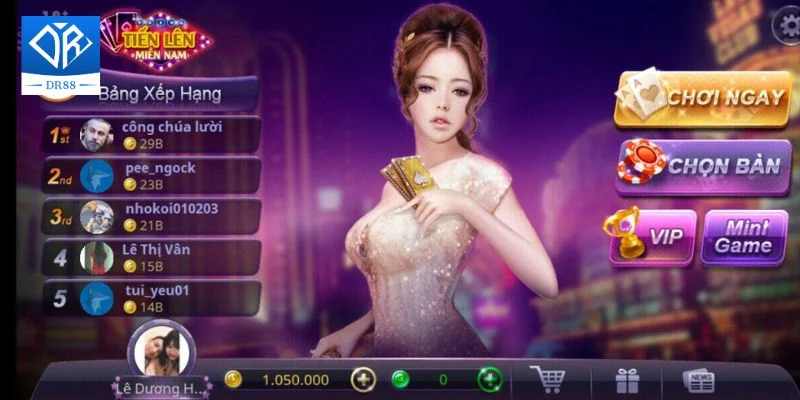Open the VIP trophy button
The width and height of the screenshot is (800, 400).
pos(653,236)
